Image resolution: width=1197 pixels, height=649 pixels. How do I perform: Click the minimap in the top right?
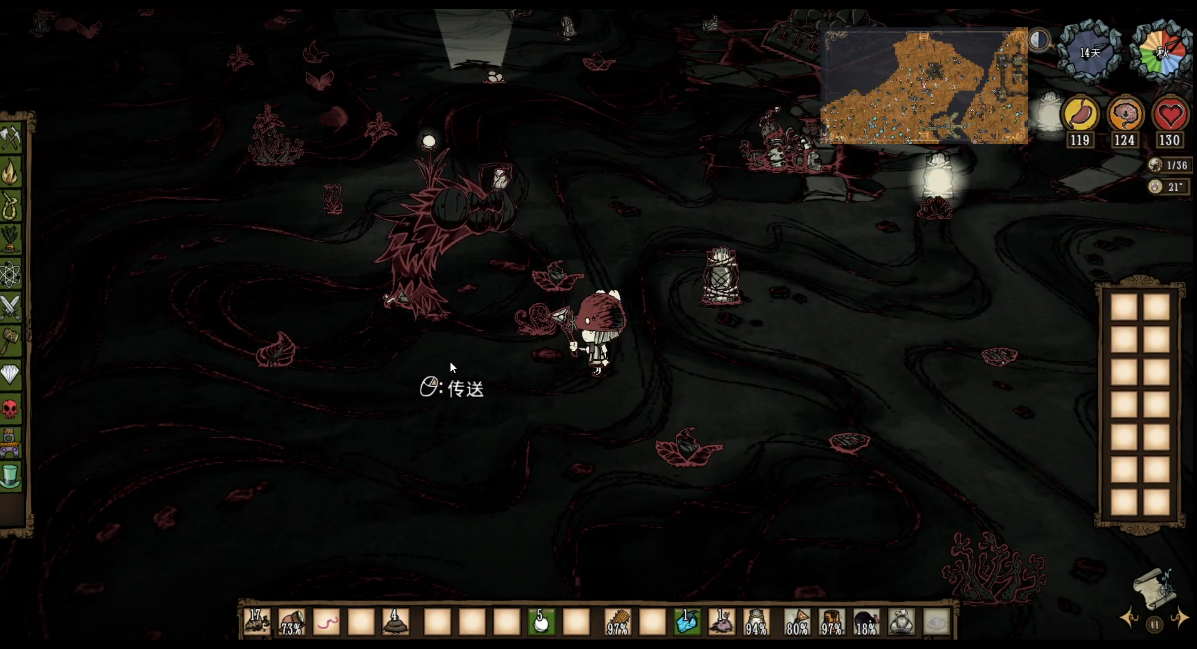pyautogui.click(x=925, y=87)
